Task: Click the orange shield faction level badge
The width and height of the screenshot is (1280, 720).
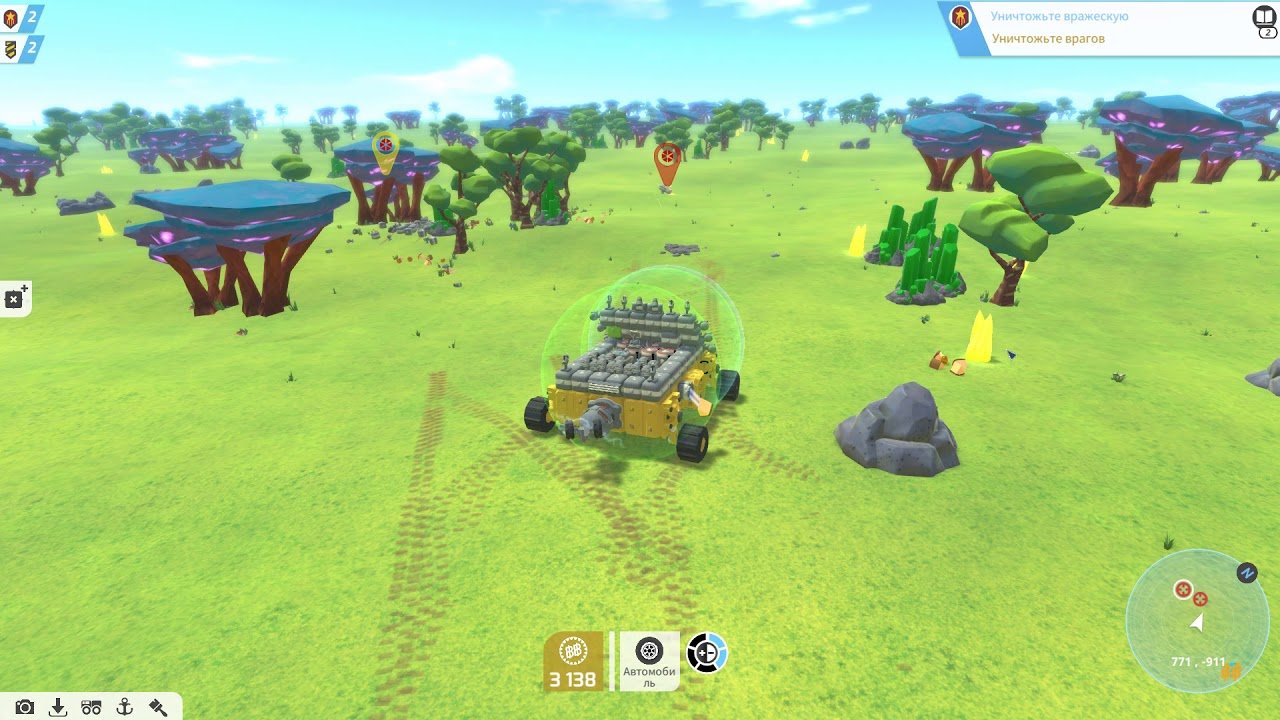Action: (x=12, y=18)
